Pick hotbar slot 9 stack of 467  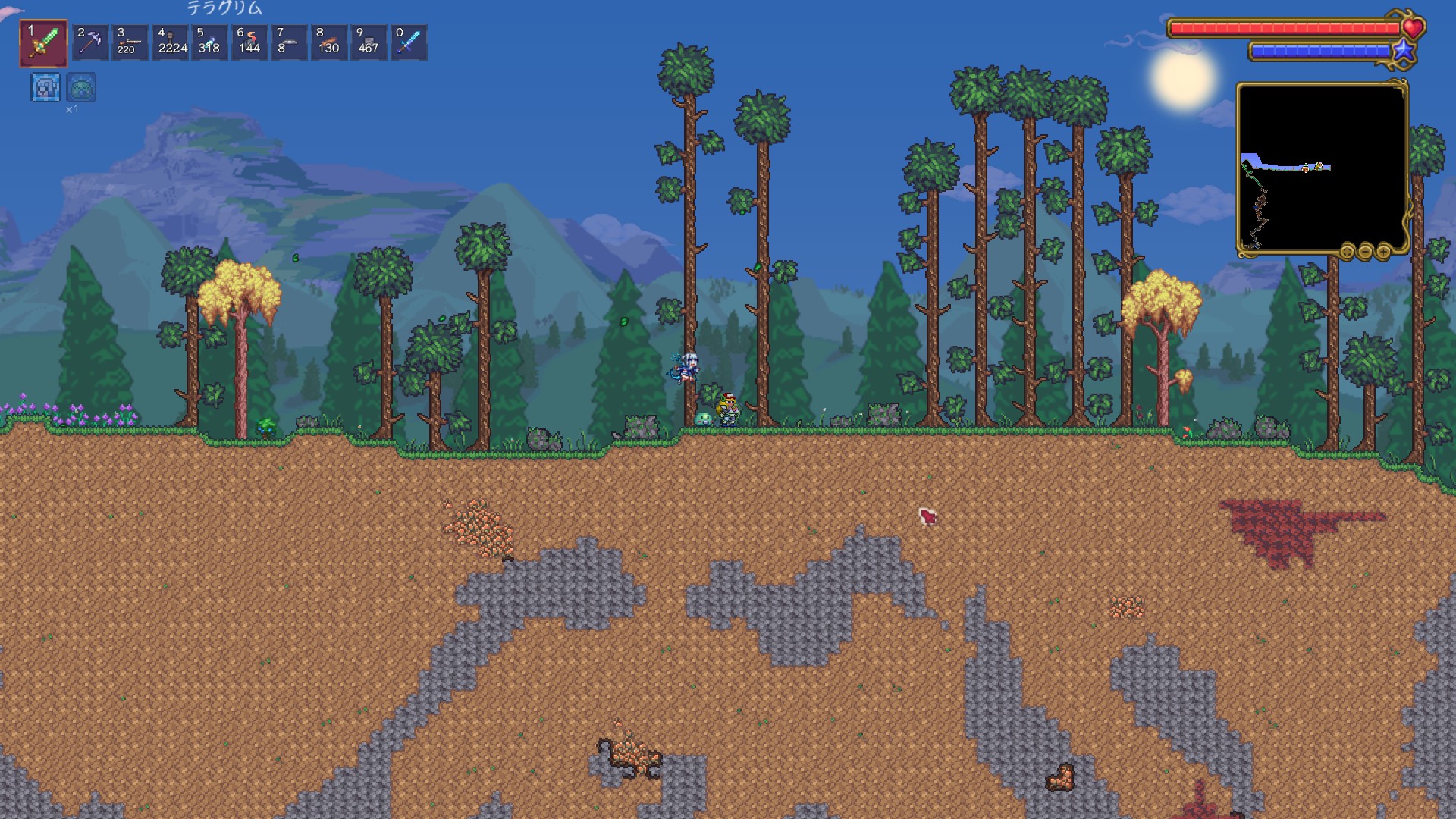(x=369, y=42)
